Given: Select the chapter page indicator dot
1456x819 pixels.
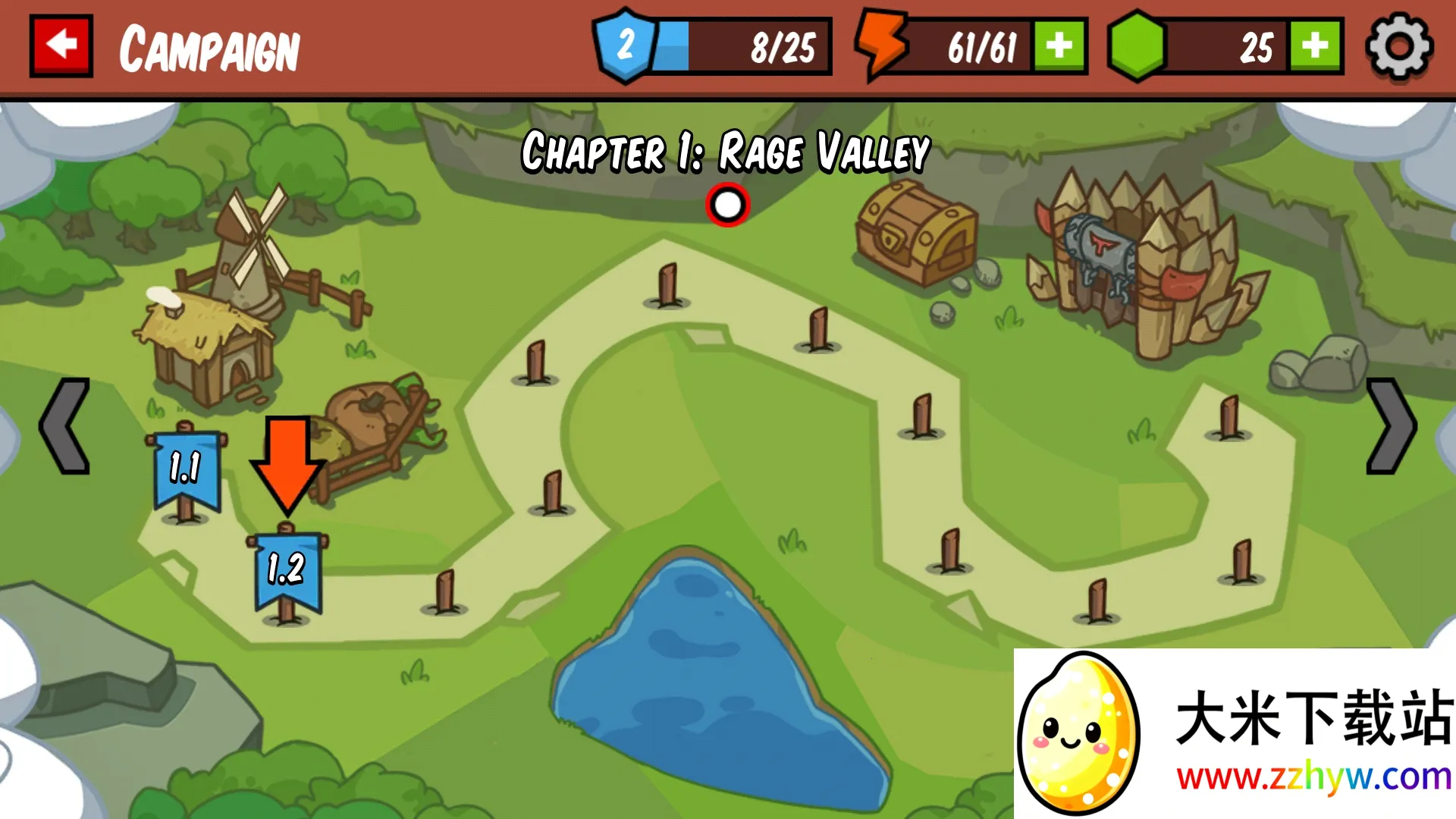Looking at the screenshot, I should coord(727,205).
